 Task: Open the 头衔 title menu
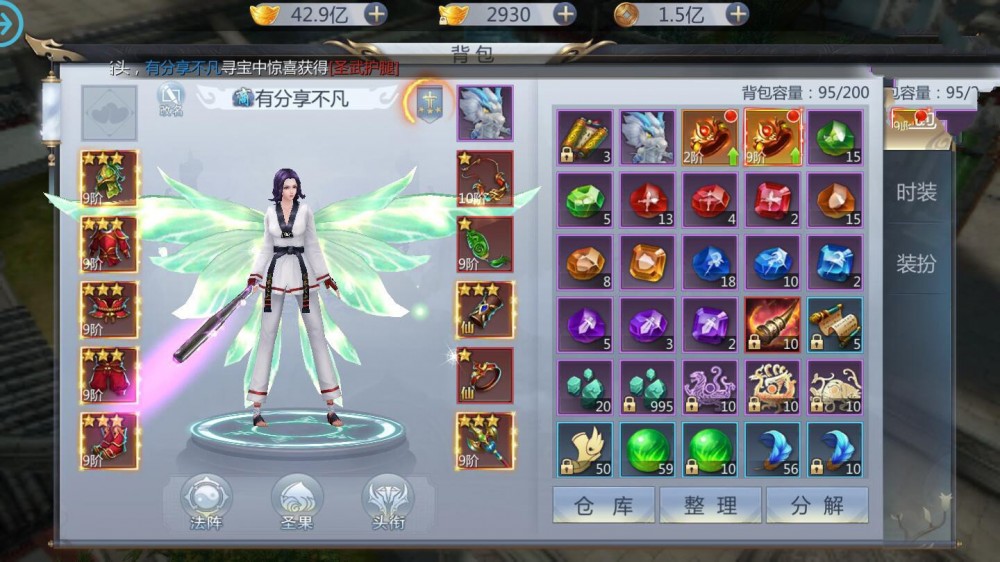pos(387,501)
